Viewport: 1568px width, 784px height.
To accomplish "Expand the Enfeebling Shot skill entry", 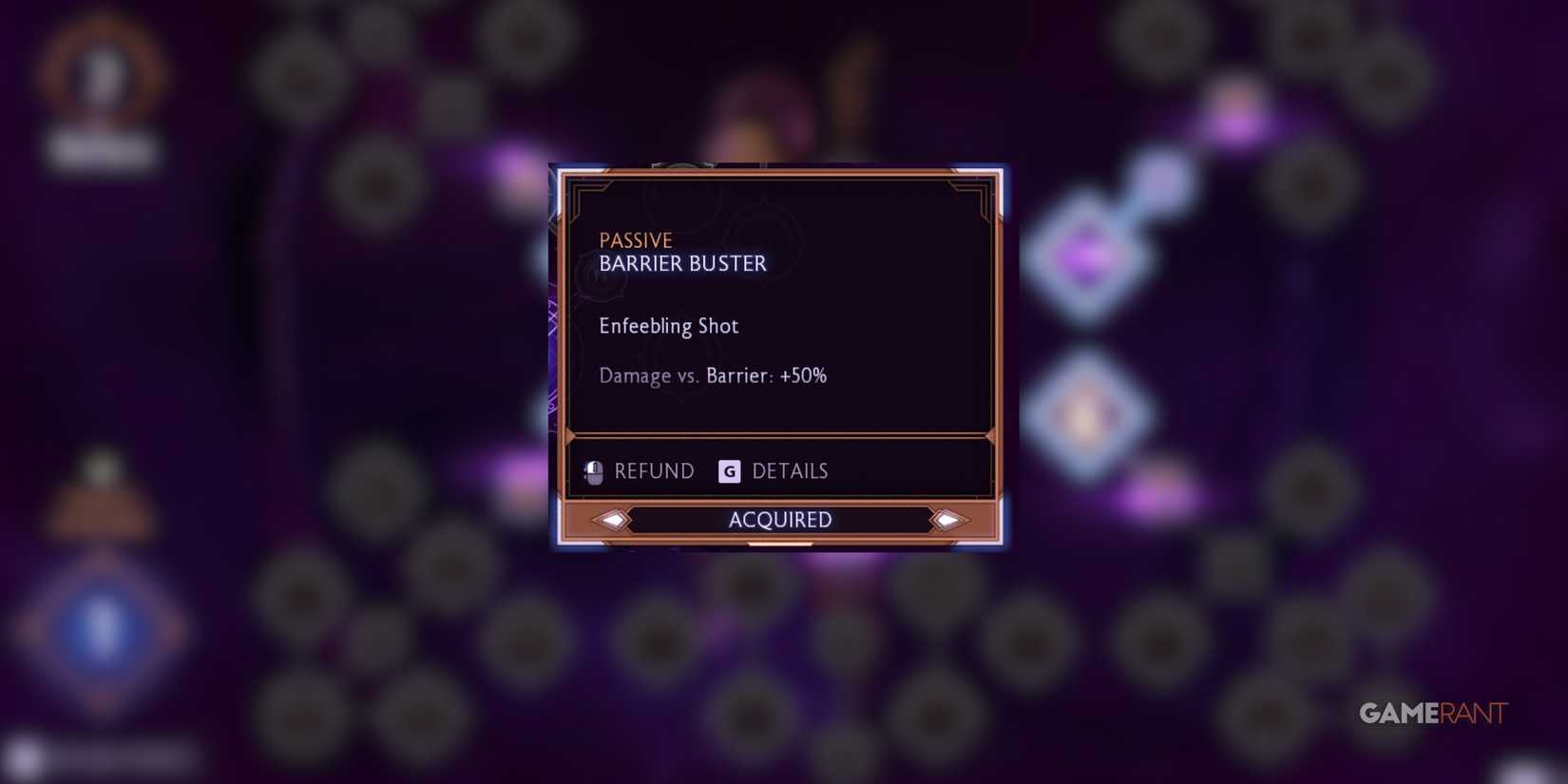I will [x=668, y=326].
